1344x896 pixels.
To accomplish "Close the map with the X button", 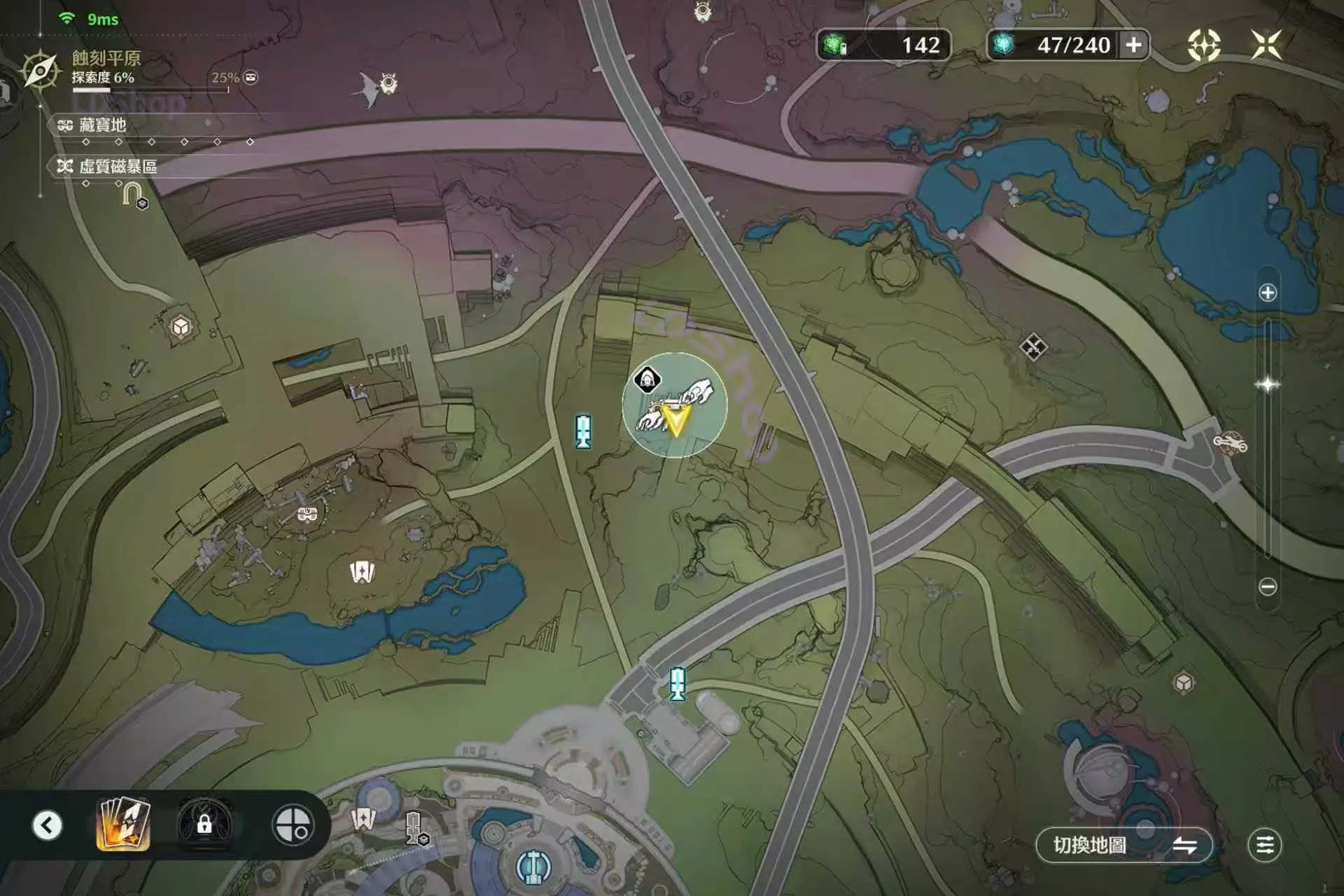I will pyautogui.click(x=1266, y=45).
